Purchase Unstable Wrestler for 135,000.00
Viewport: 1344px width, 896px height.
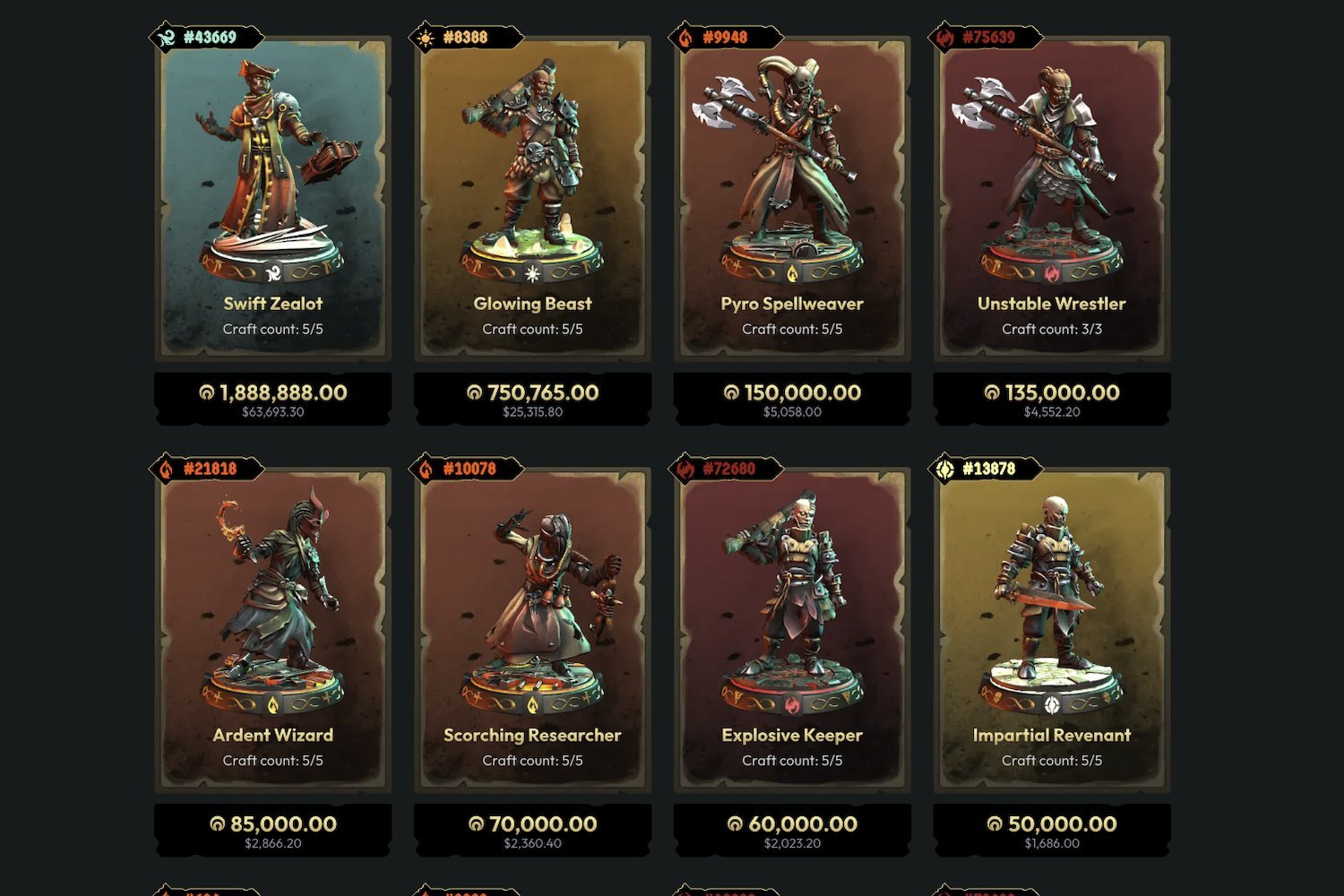(x=1052, y=399)
